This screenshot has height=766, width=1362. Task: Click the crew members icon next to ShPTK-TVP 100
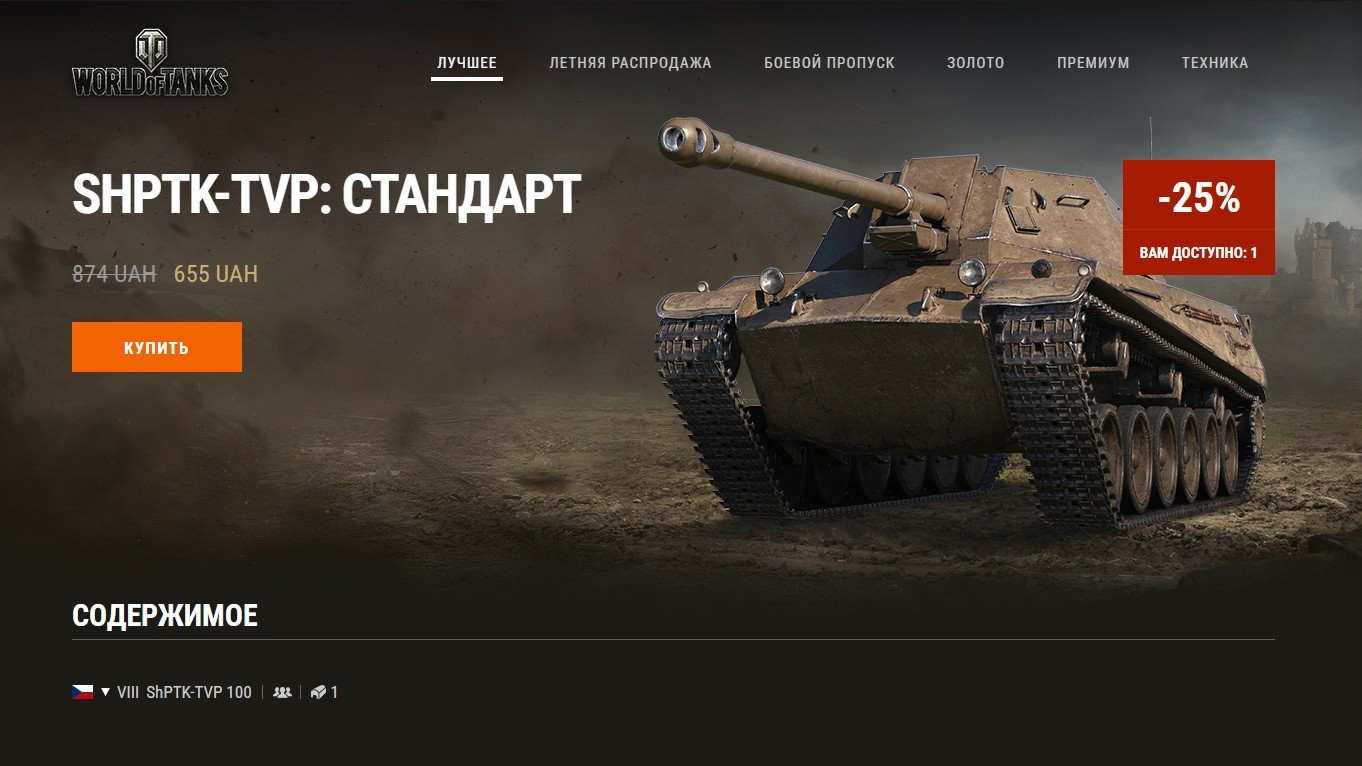pyautogui.click(x=282, y=691)
